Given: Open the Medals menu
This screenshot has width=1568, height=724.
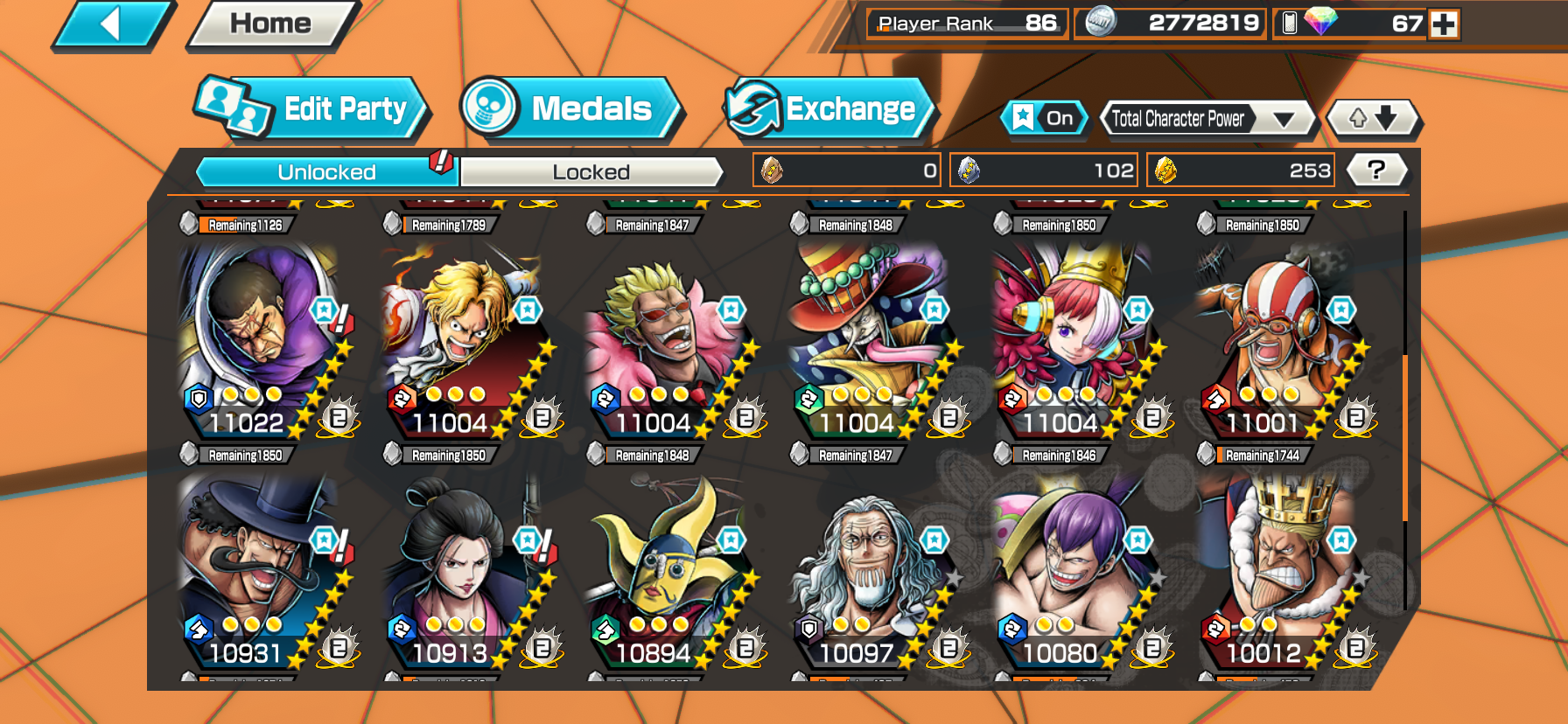Looking at the screenshot, I should click(570, 109).
